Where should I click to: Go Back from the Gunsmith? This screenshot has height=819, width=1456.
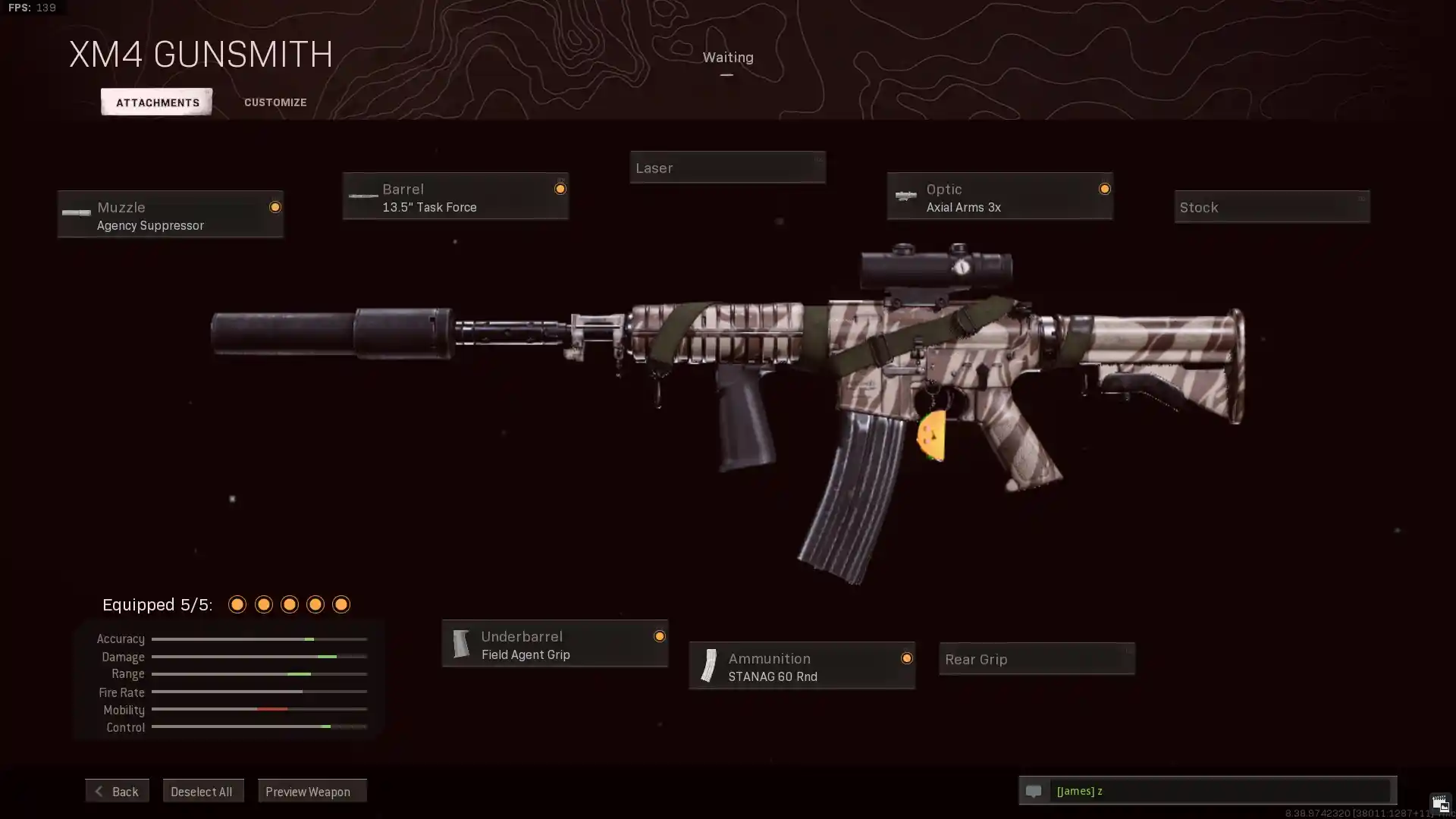coord(117,791)
